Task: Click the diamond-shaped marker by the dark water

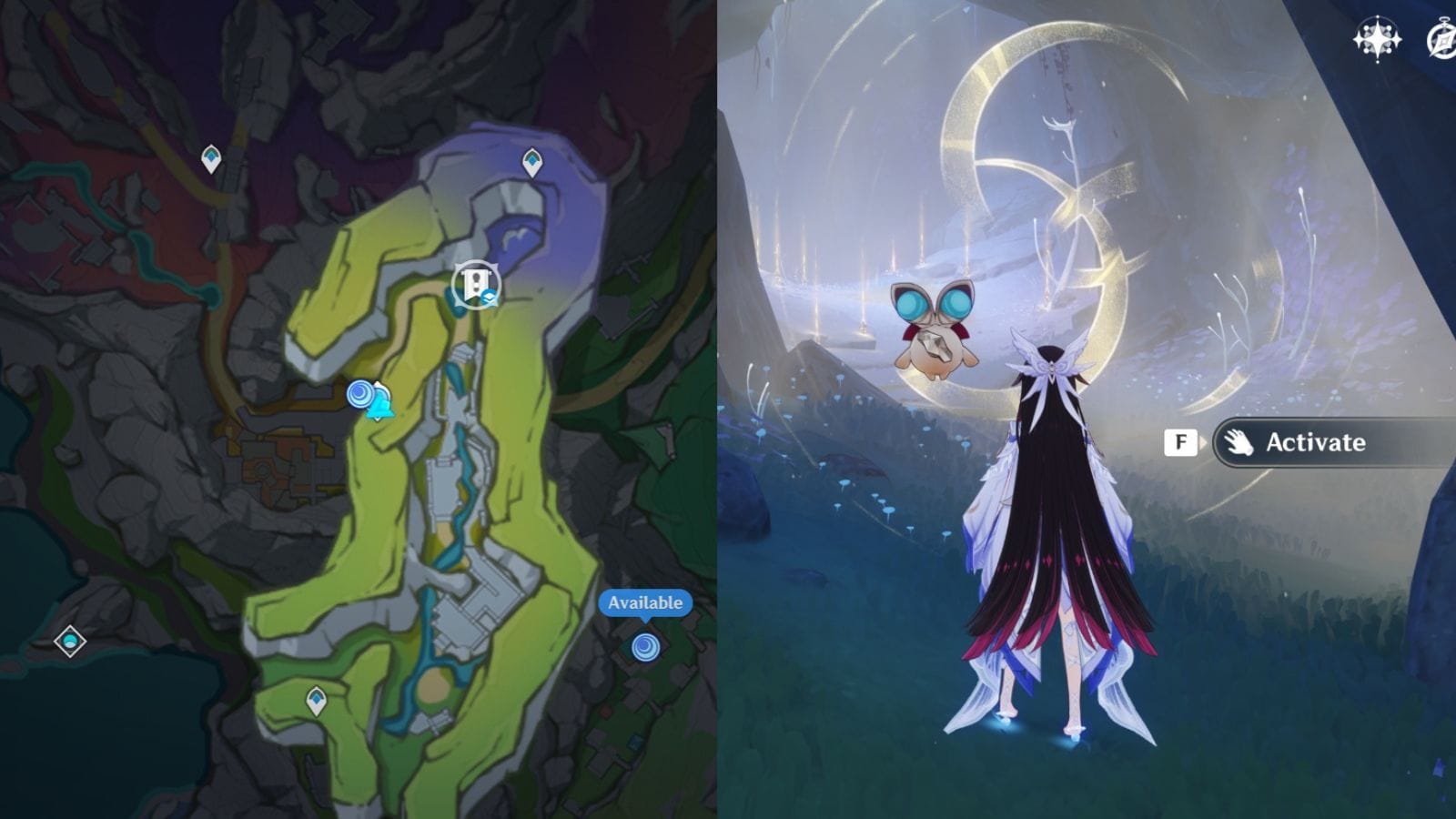Action: pyautogui.click(x=70, y=641)
